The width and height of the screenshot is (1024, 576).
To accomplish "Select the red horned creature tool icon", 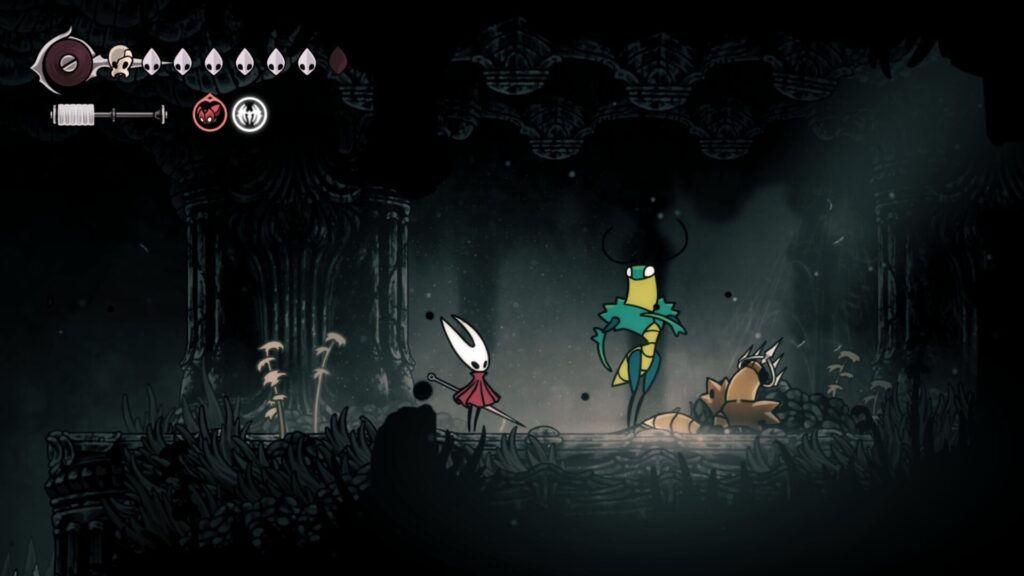I will (209, 115).
